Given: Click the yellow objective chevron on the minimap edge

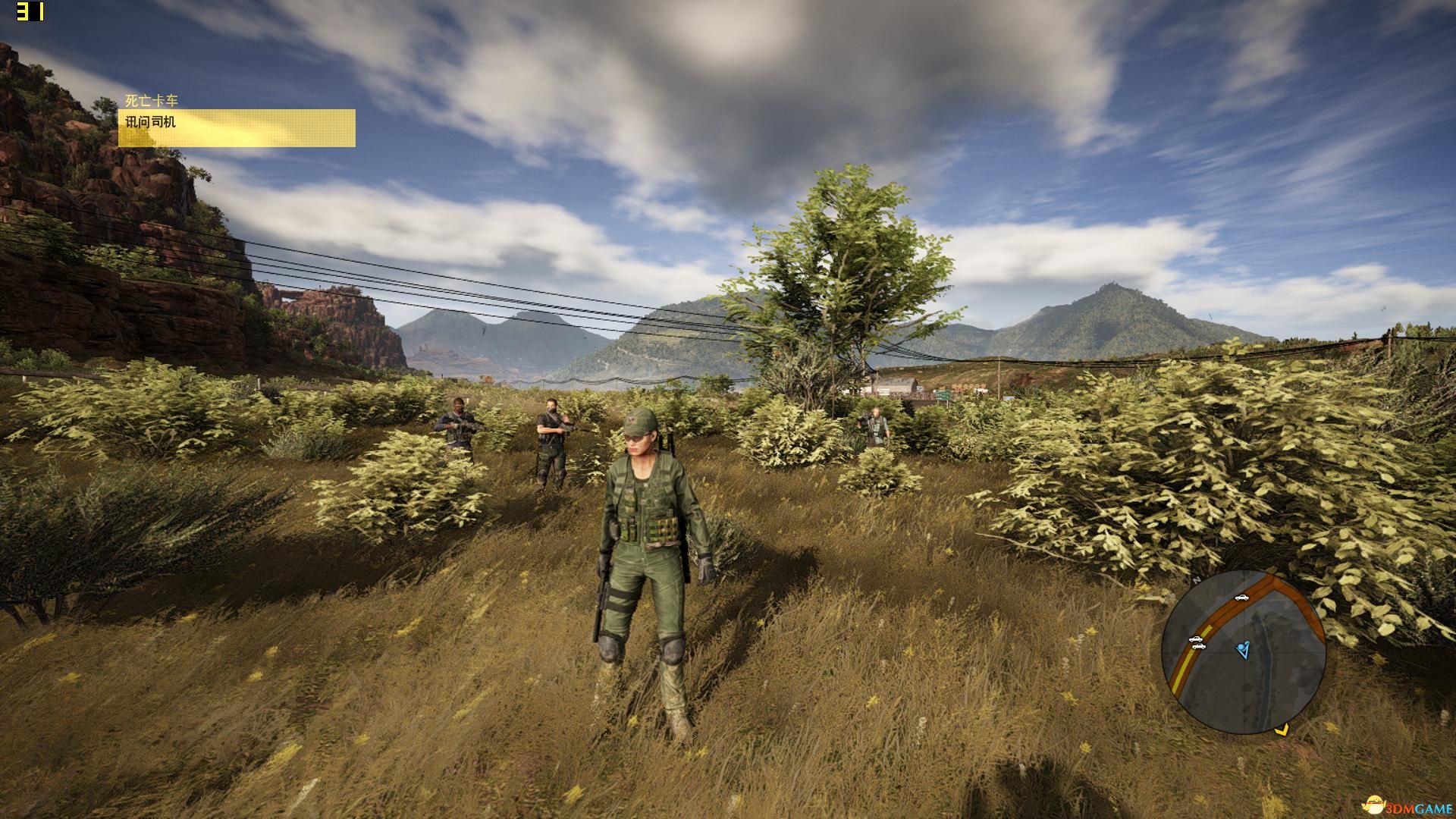Looking at the screenshot, I should click(x=1281, y=730).
